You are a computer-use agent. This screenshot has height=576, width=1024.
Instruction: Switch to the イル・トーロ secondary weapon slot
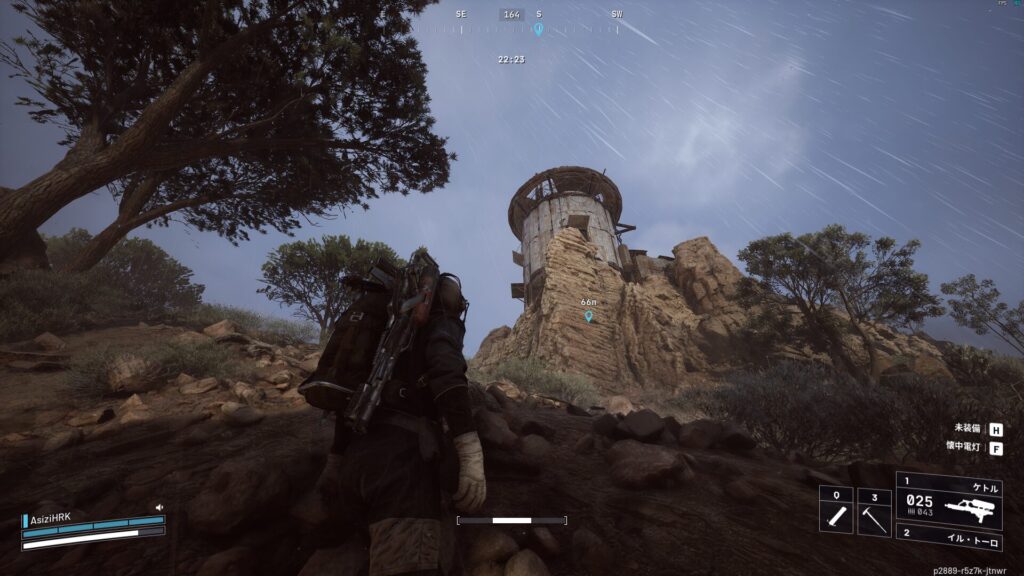(949, 533)
